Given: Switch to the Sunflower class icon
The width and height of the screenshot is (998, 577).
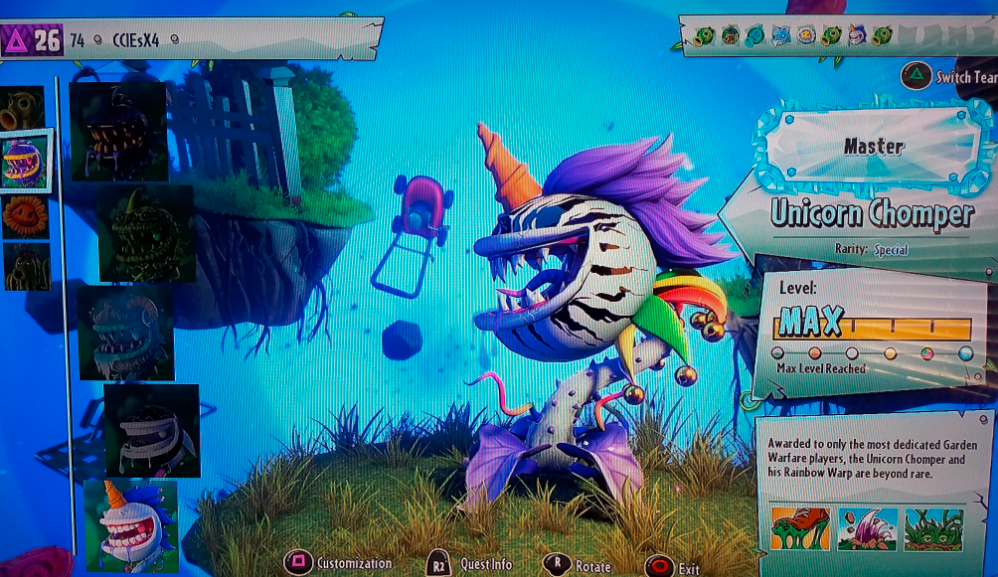Looking at the screenshot, I should point(24,215).
